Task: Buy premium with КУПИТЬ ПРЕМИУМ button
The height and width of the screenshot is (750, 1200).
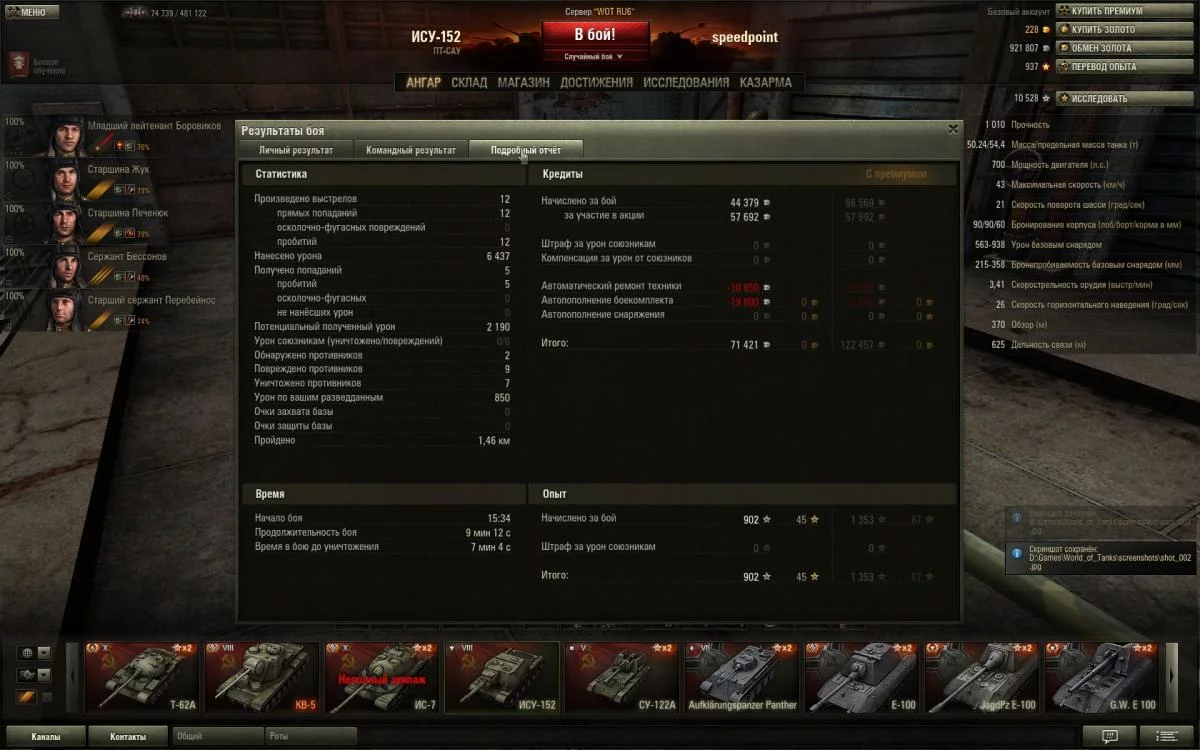Action: coord(1105,11)
